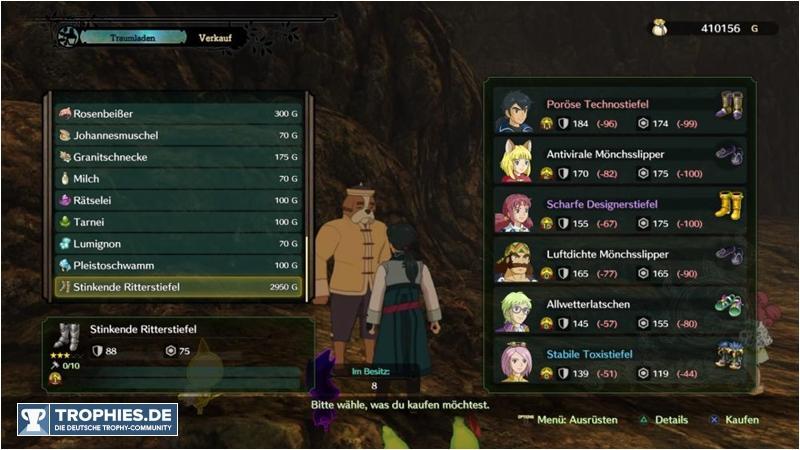The height and width of the screenshot is (450, 800).
Task: Choose the Antivirale Mönchsslipper character row
Action: pos(620,162)
